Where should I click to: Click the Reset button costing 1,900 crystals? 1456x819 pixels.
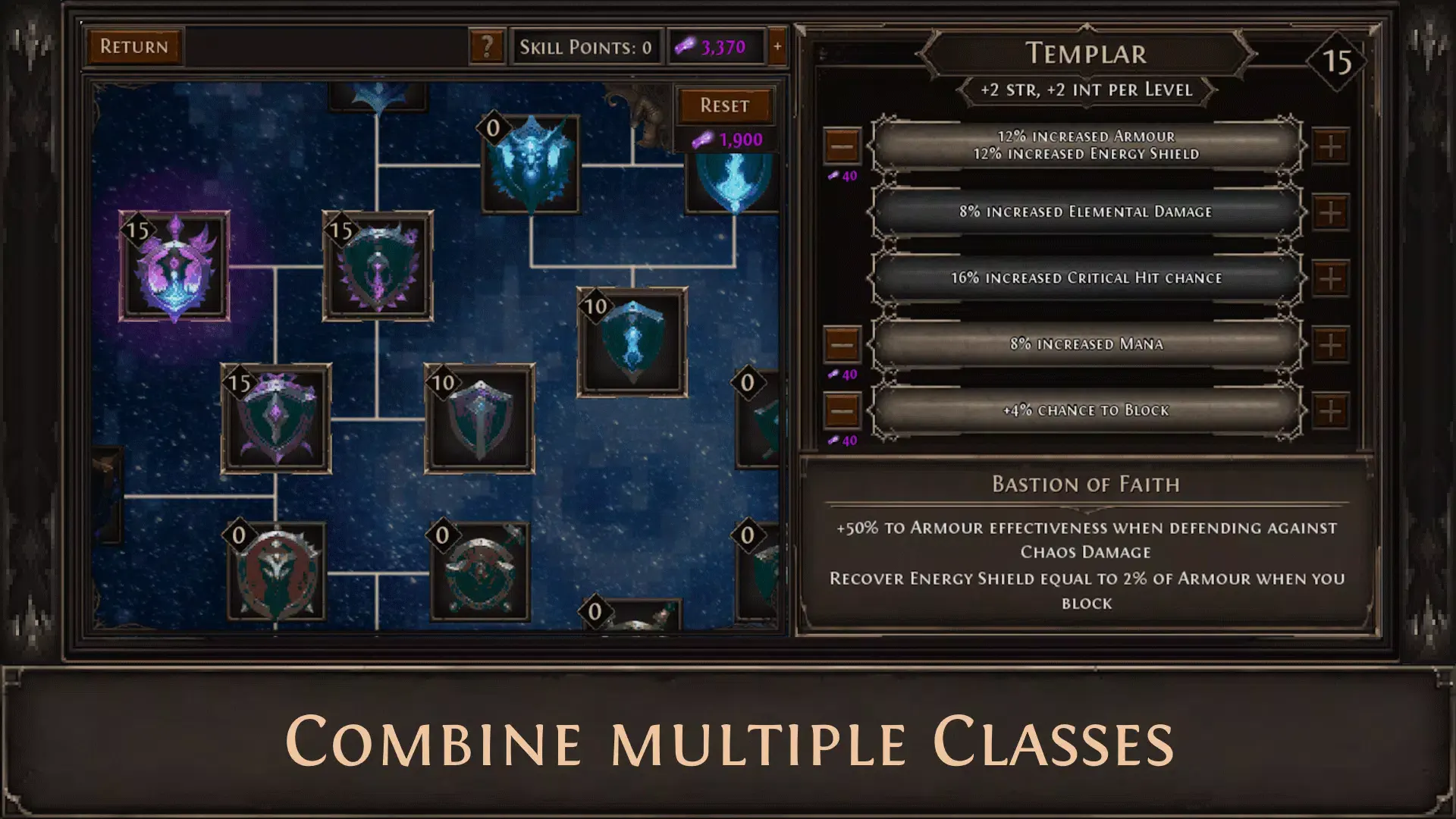[726, 105]
